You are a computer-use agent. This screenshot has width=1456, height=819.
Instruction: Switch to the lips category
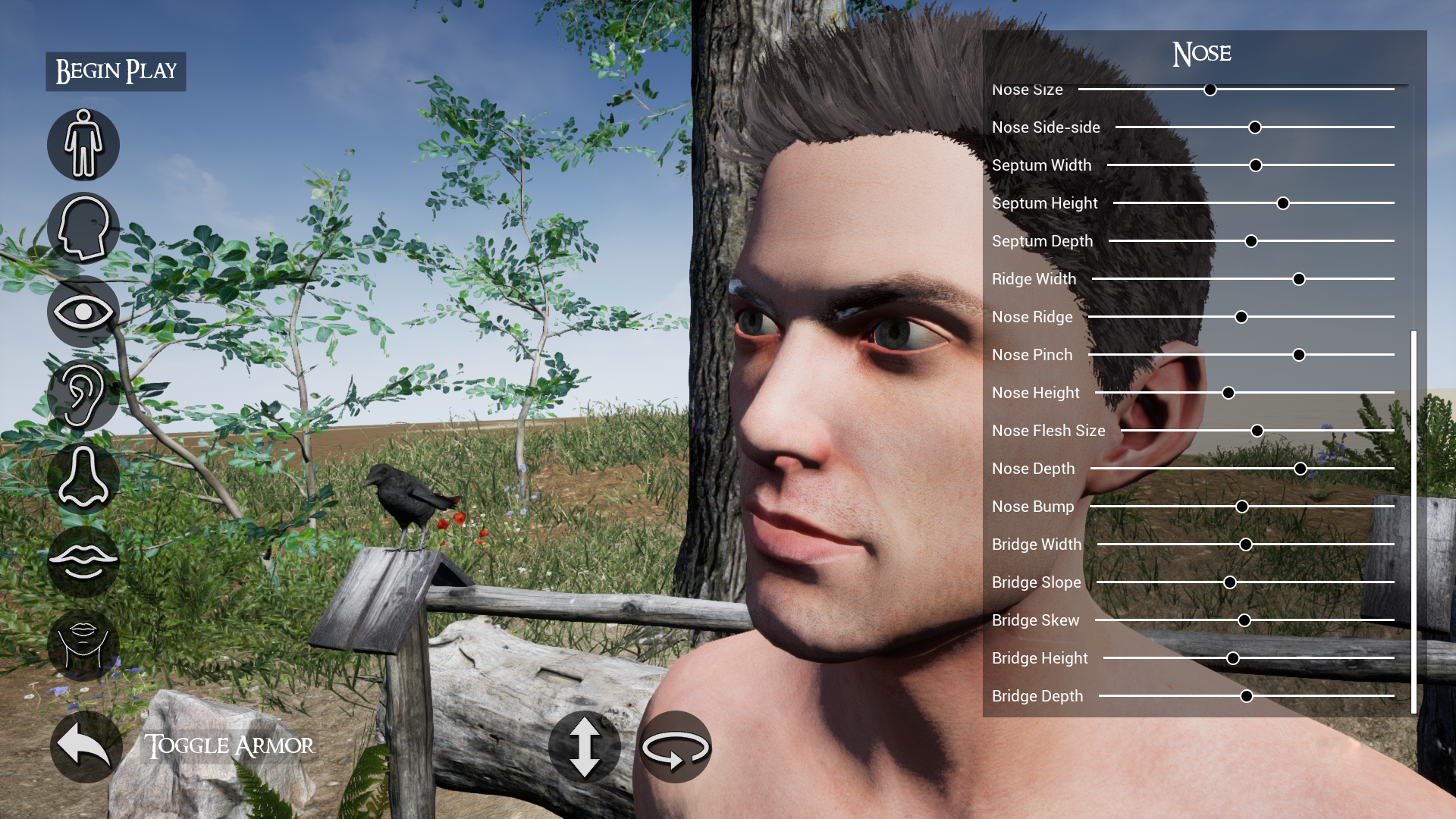point(83,561)
